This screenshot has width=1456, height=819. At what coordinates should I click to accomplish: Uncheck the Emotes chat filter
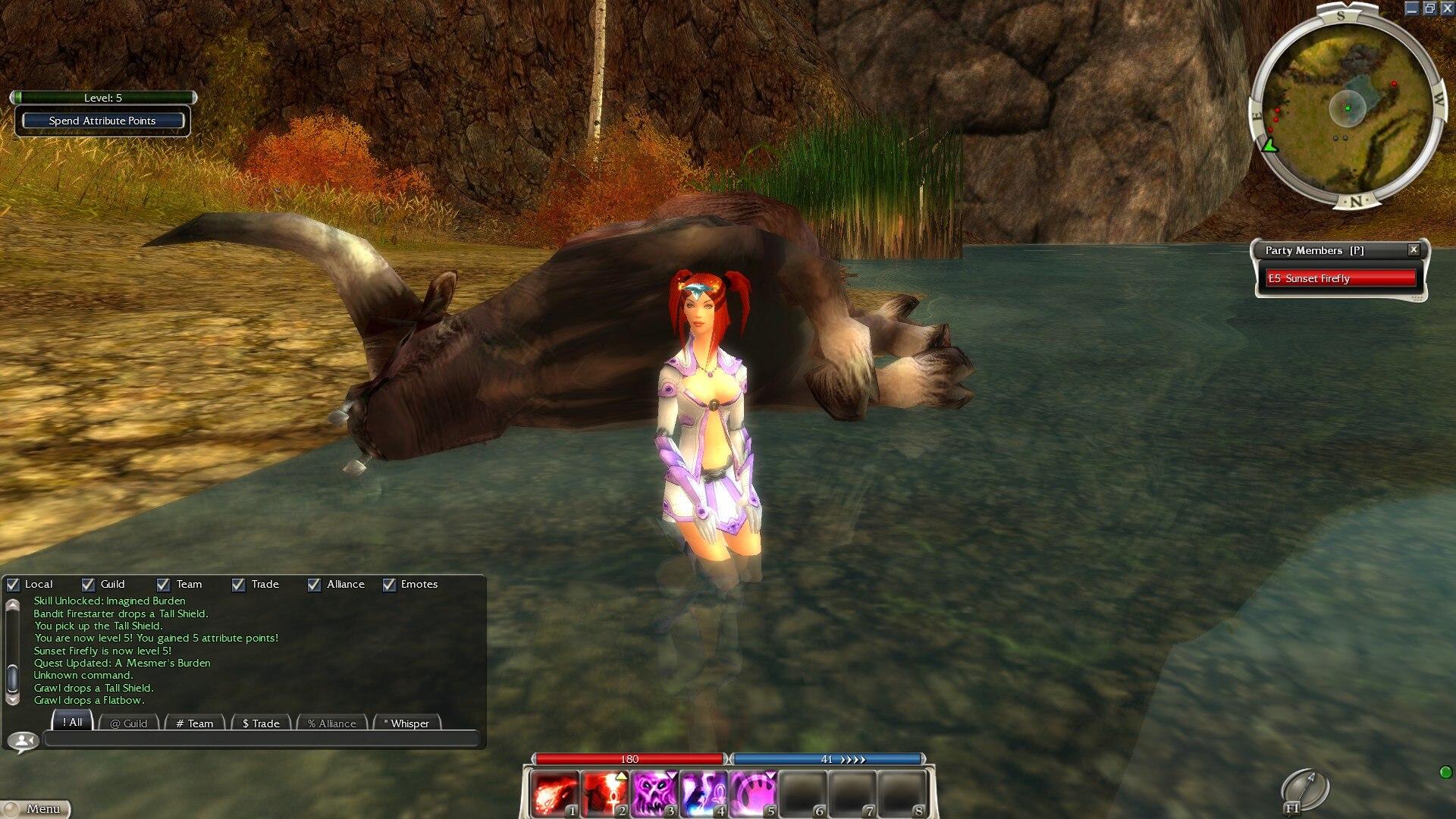coord(389,585)
